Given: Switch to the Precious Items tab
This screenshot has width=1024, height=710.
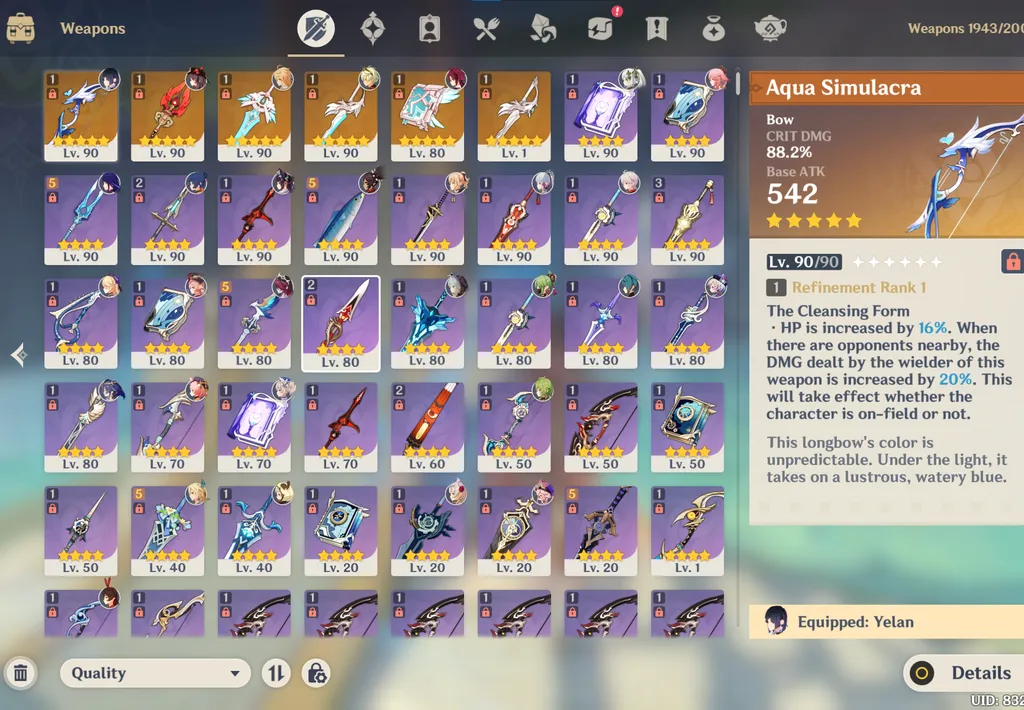Looking at the screenshot, I should tap(713, 29).
